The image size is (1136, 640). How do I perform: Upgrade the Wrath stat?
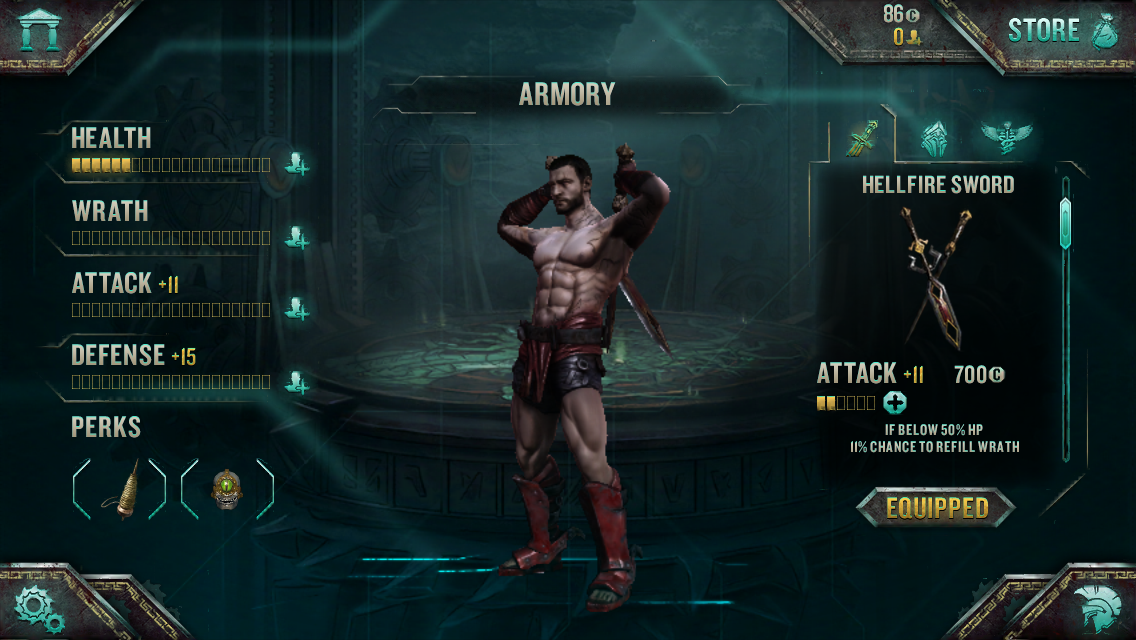[296, 237]
